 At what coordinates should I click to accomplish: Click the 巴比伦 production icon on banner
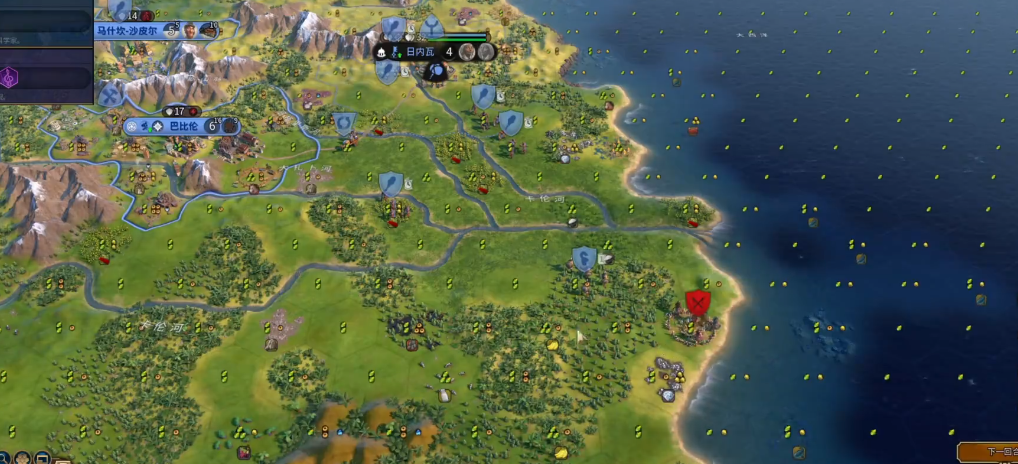[229, 126]
